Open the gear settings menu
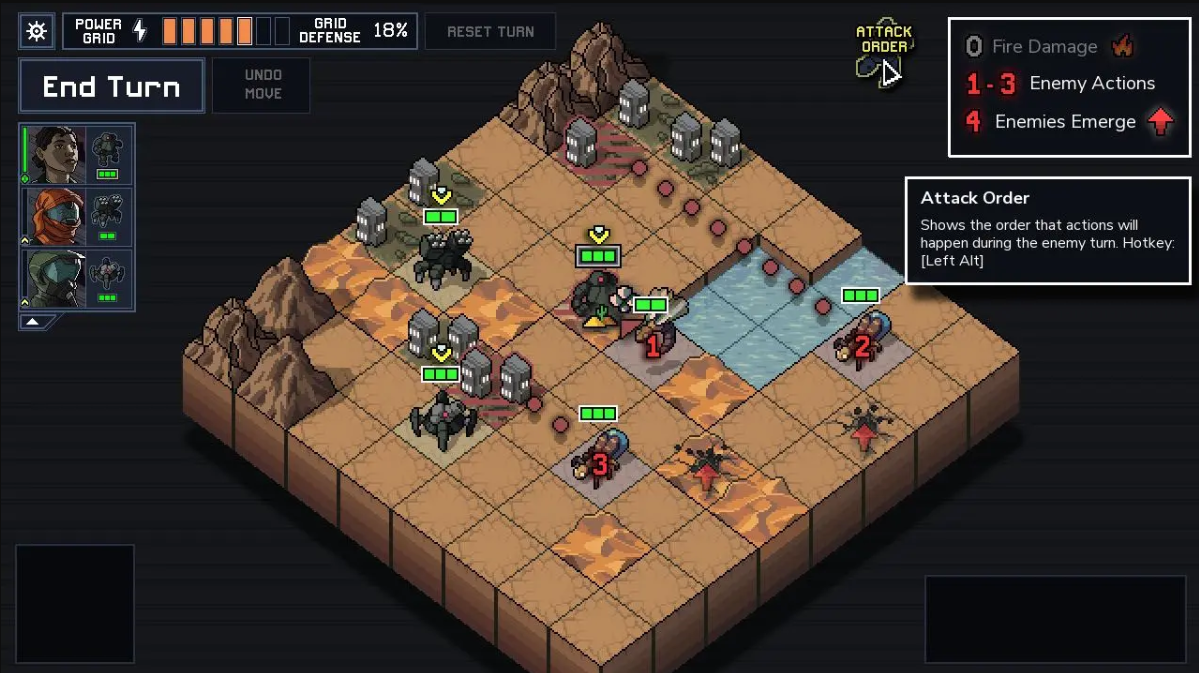 click(x=36, y=31)
